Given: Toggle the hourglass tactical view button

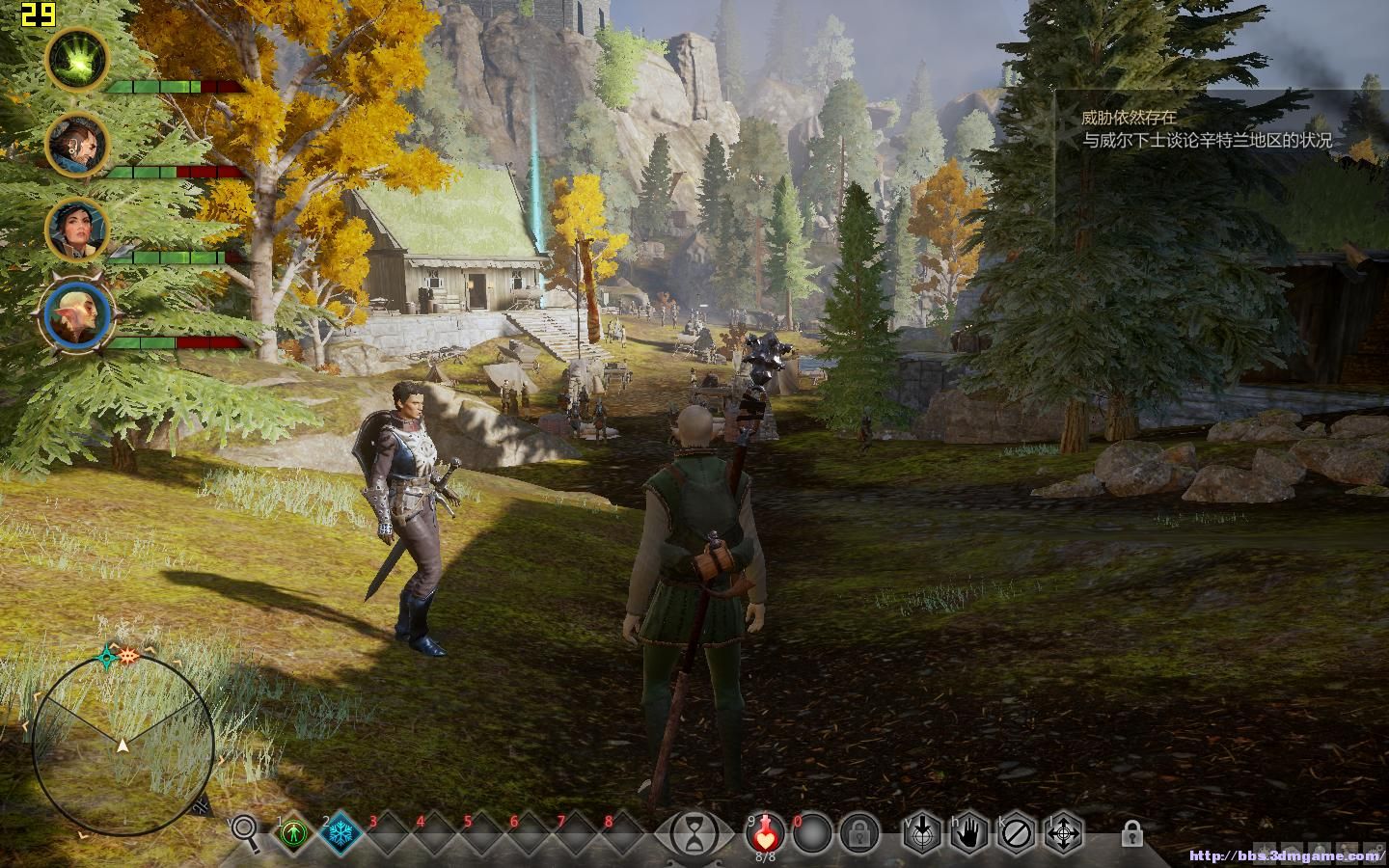Looking at the screenshot, I should click(x=693, y=832).
